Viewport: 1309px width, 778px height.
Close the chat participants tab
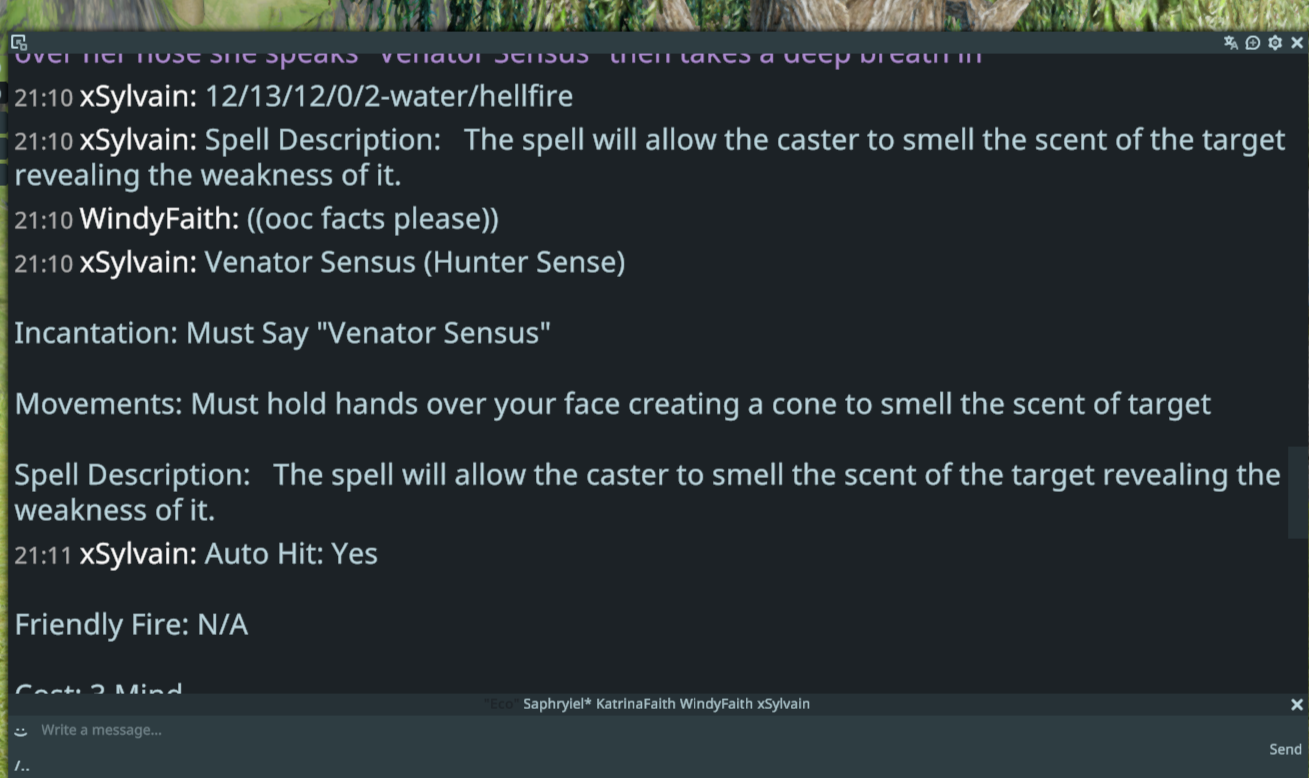[x=1297, y=705]
